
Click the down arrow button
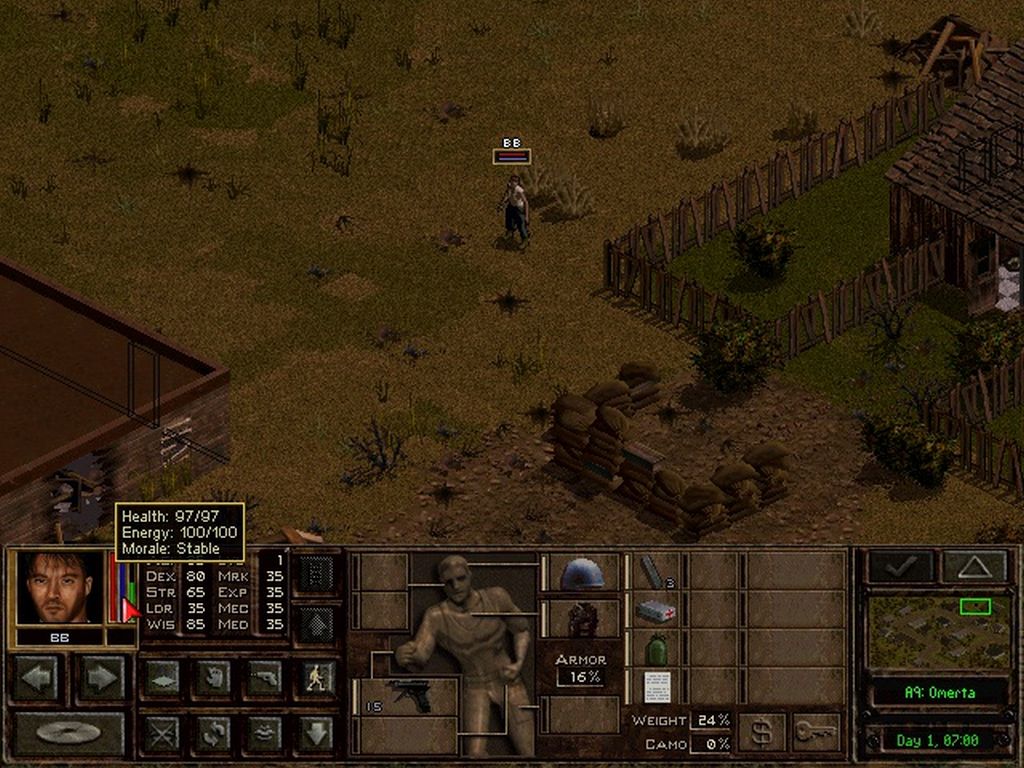(316, 733)
